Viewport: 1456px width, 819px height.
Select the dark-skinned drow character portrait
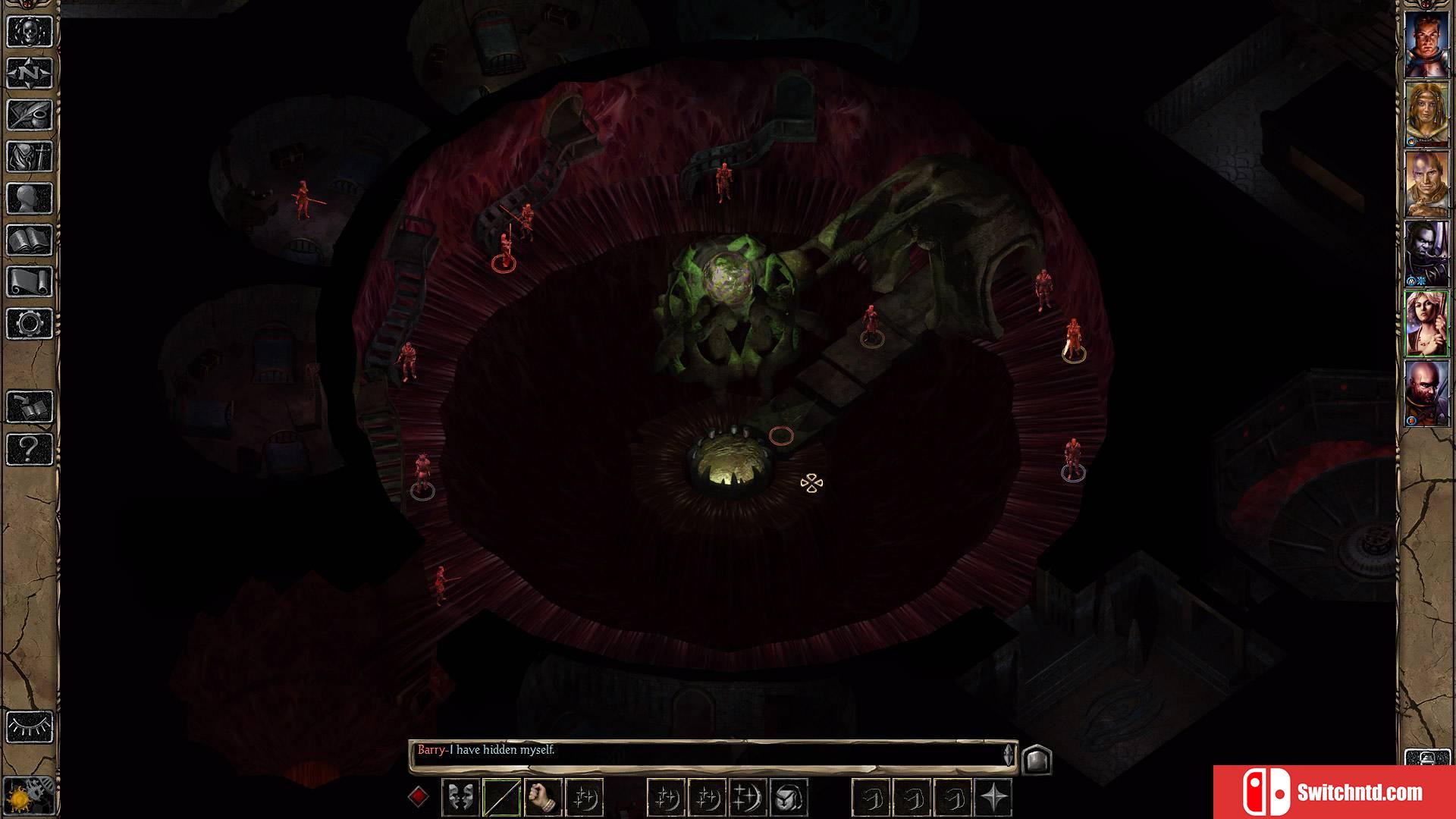click(x=1426, y=253)
